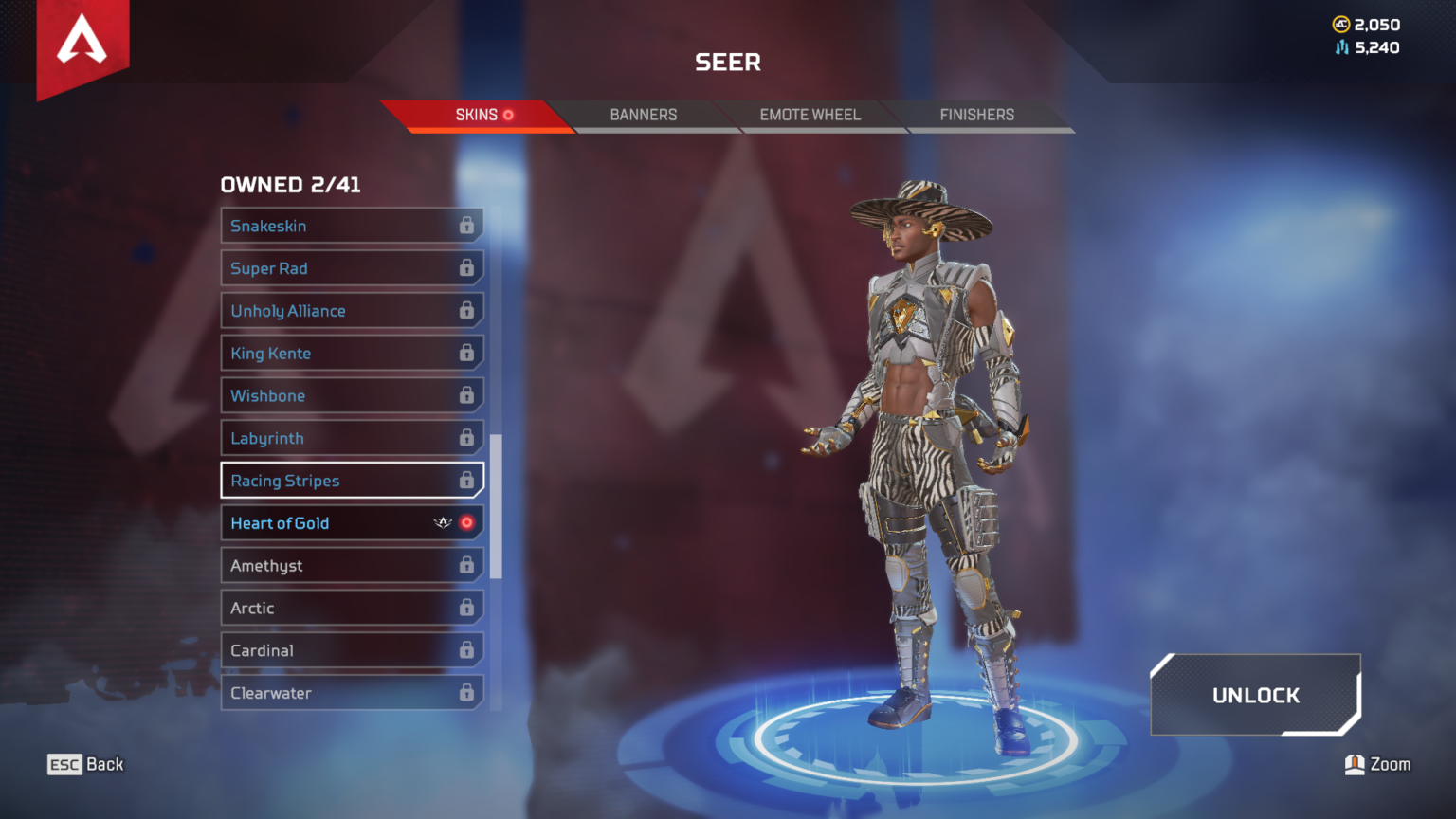The image size is (1456, 819).
Task: Click the red new-item indicator on Heart of Gold
Action: [x=465, y=521]
